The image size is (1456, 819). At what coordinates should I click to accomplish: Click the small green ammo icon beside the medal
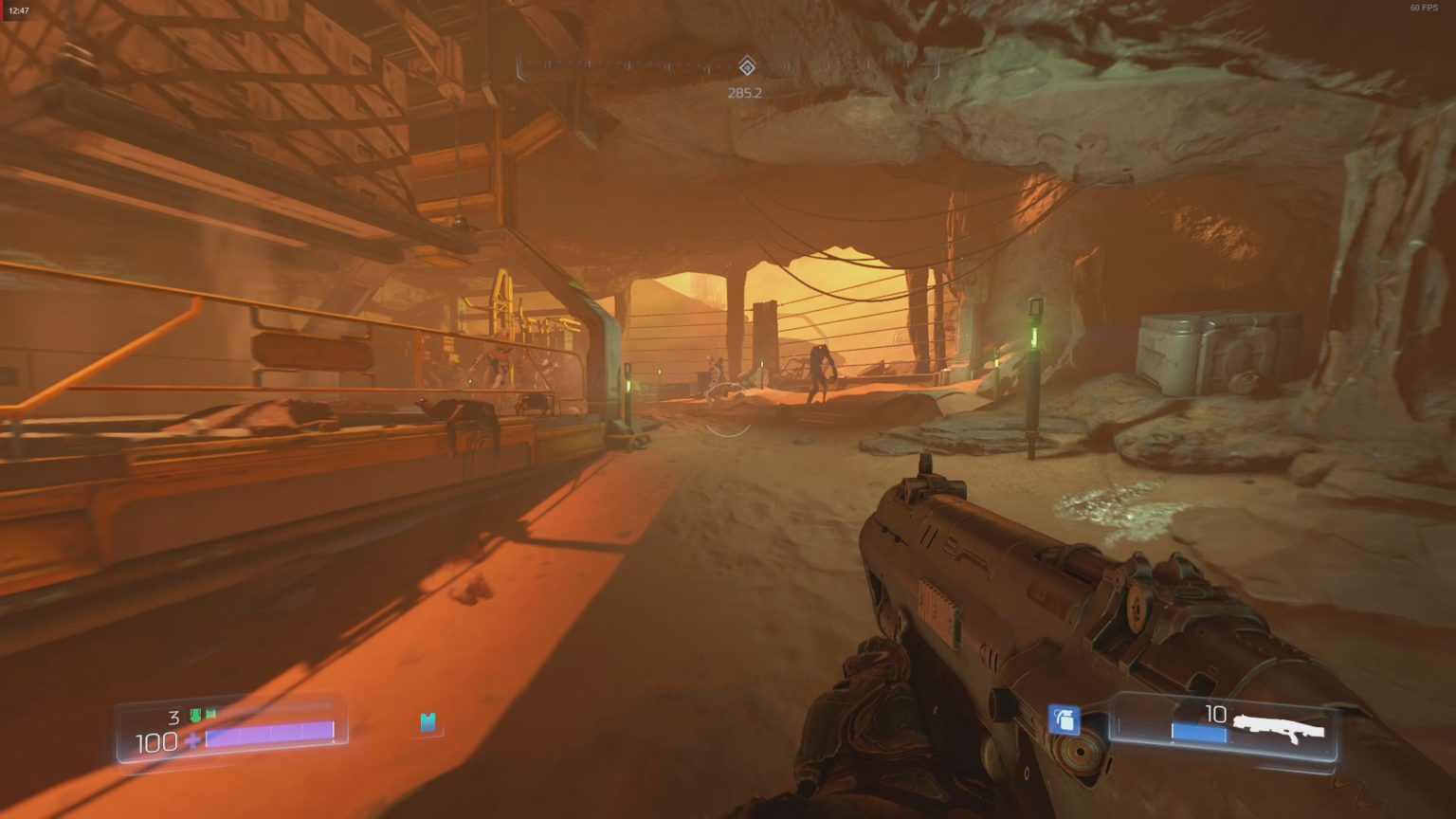[x=210, y=715]
